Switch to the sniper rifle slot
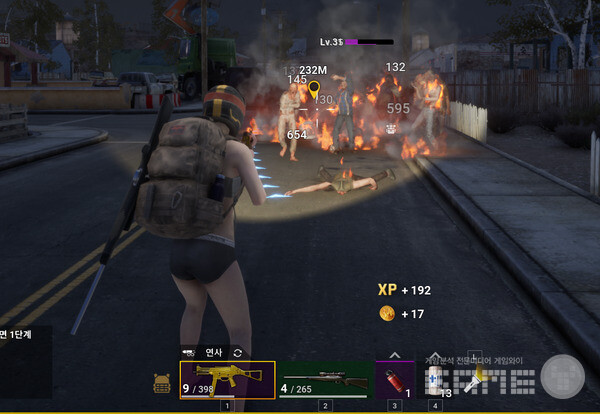600x414 pixels. [x=325, y=380]
